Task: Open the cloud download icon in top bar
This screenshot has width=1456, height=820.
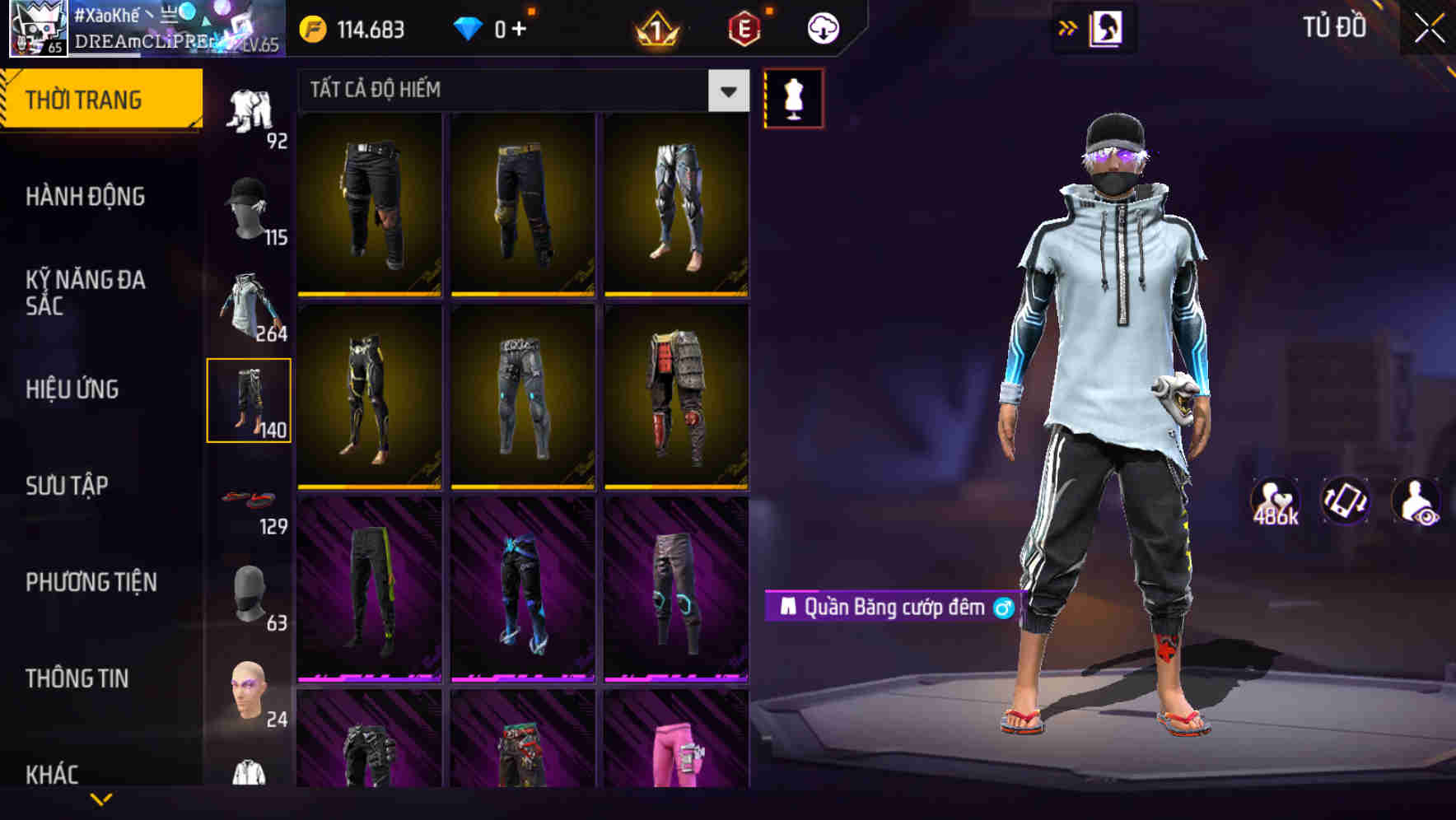Action: coord(819,27)
